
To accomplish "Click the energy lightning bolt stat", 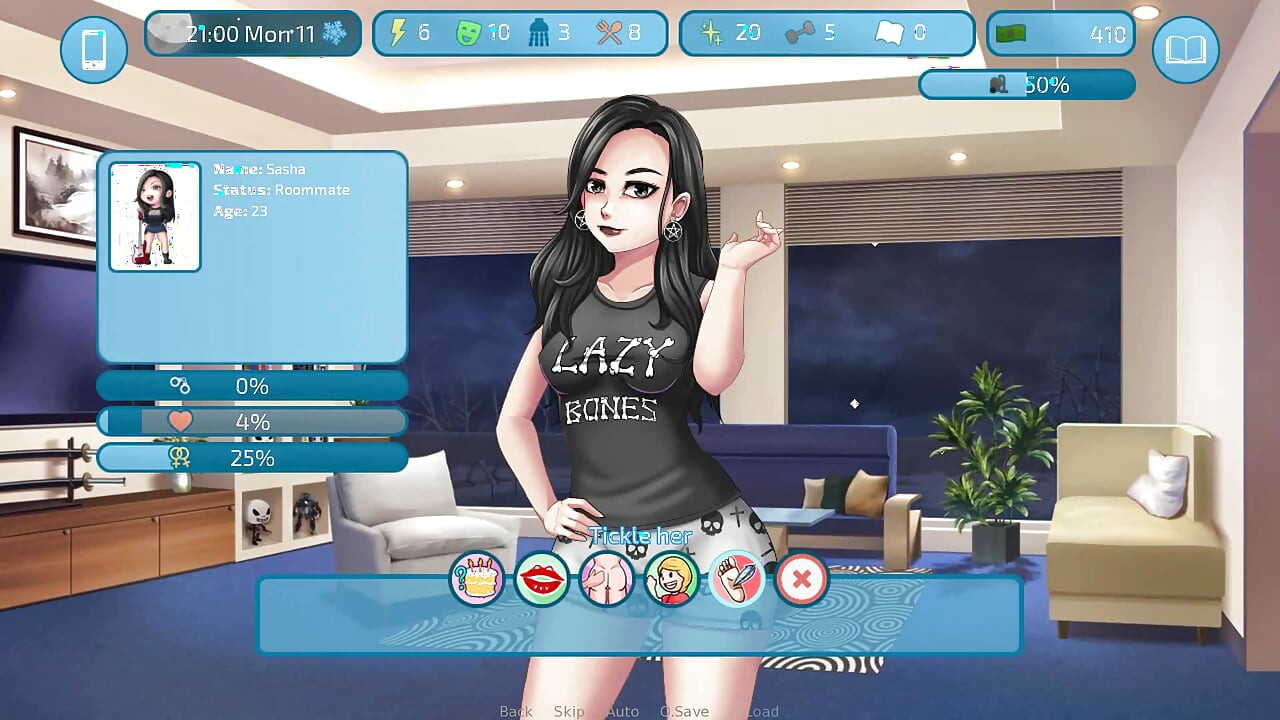I will 397,32.
